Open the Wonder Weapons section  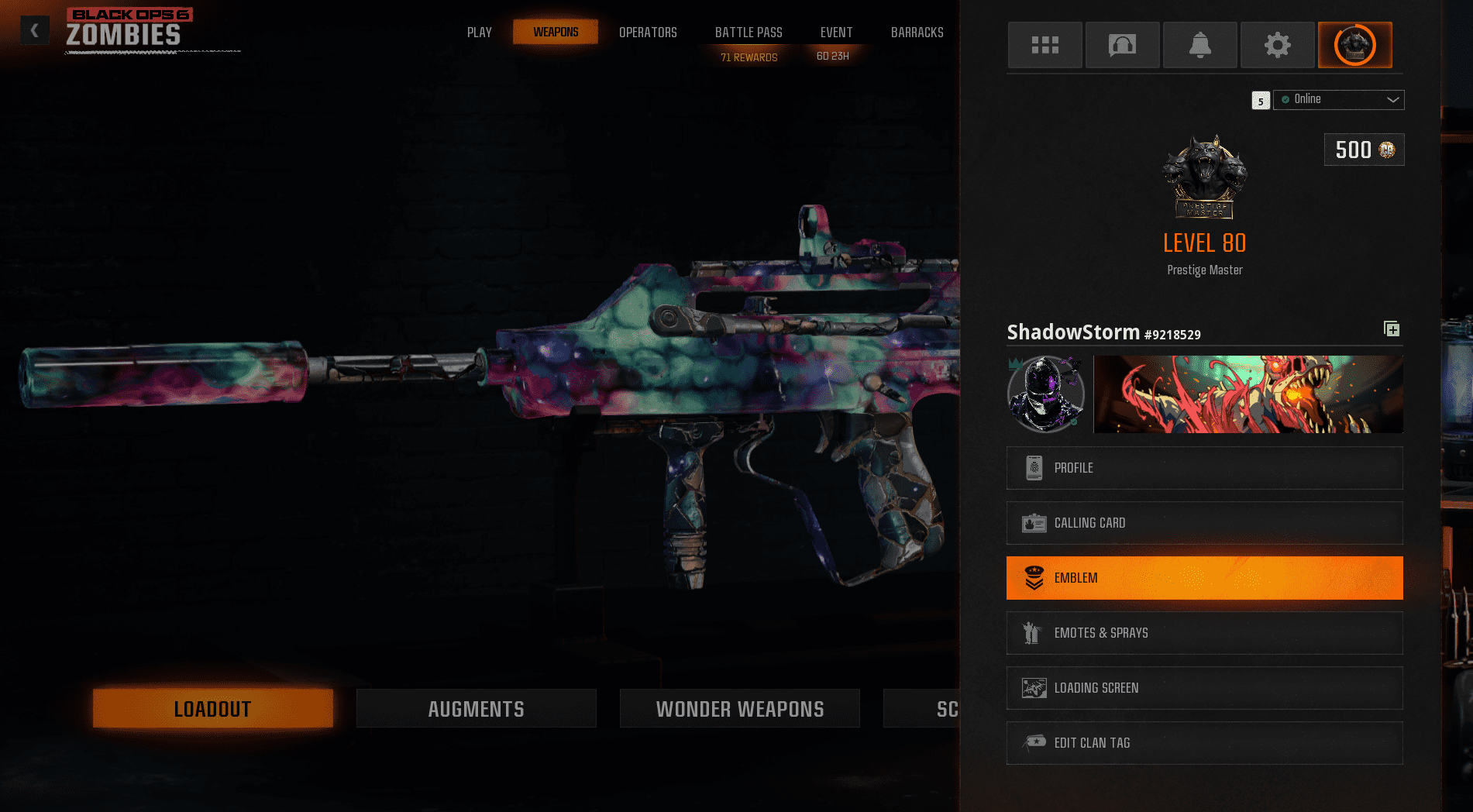(739, 707)
